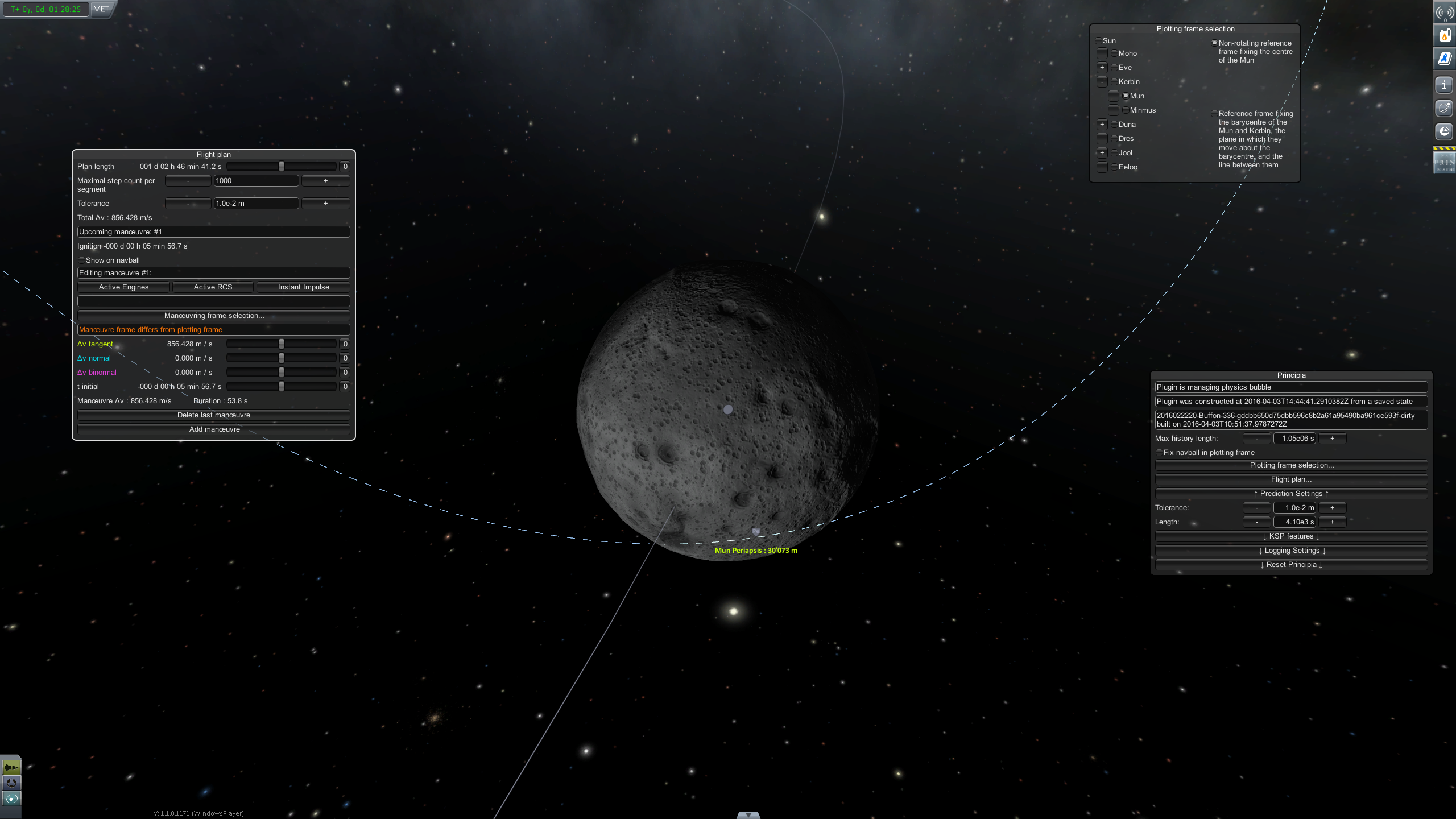Open the Flight plan window

tap(1291, 479)
